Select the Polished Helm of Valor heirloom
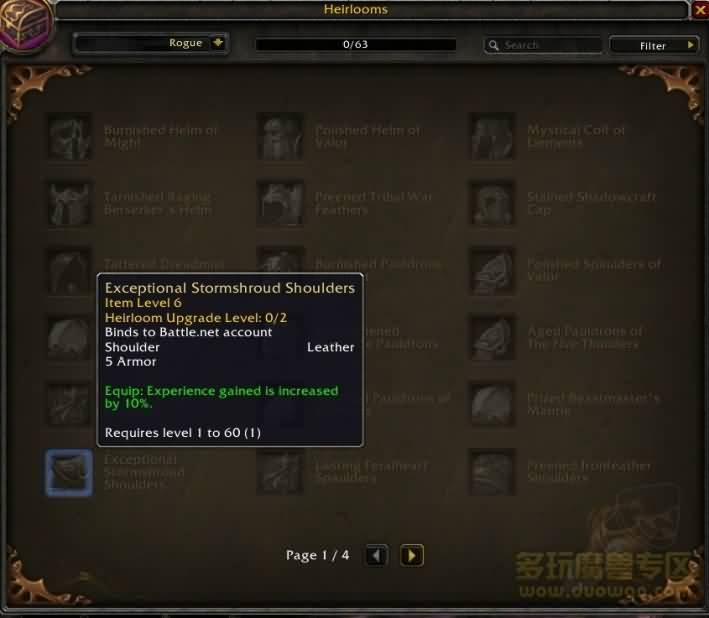Image resolution: width=709 pixels, height=618 pixels. [x=281, y=137]
